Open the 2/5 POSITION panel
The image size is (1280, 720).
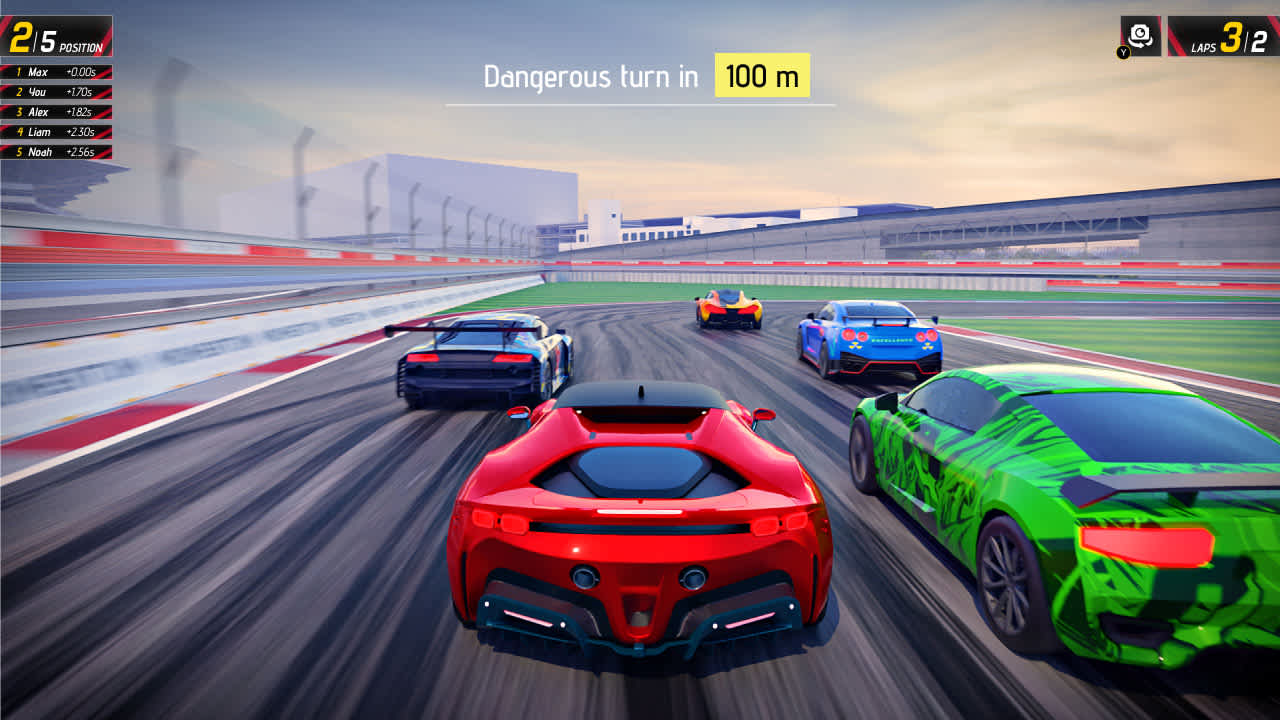click(57, 35)
